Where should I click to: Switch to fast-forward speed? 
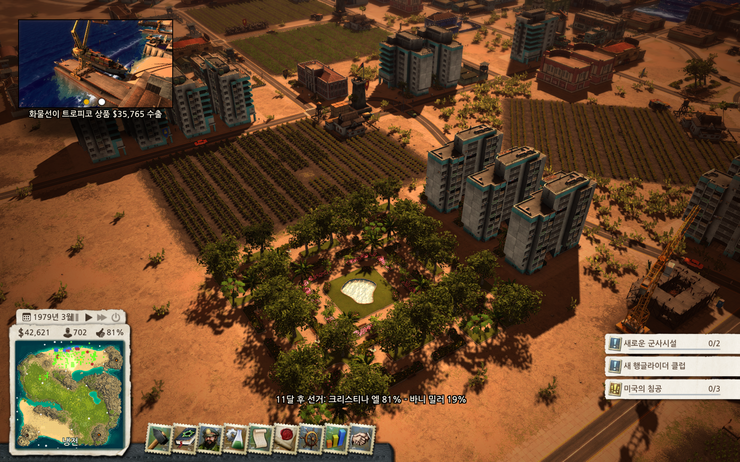click(x=100, y=317)
